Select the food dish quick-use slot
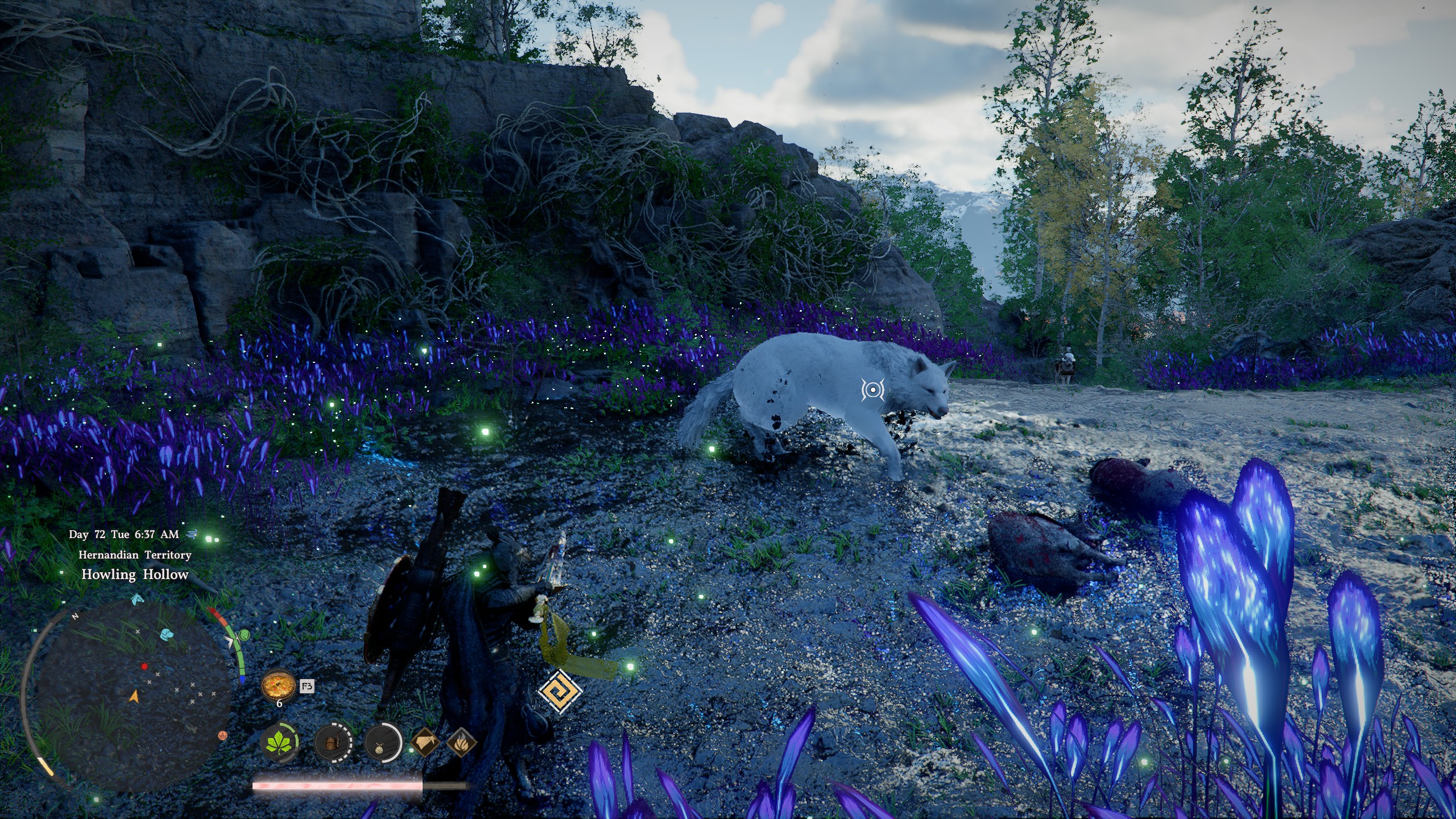Image resolution: width=1456 pixels, height=819 pixels. [279, 685]
